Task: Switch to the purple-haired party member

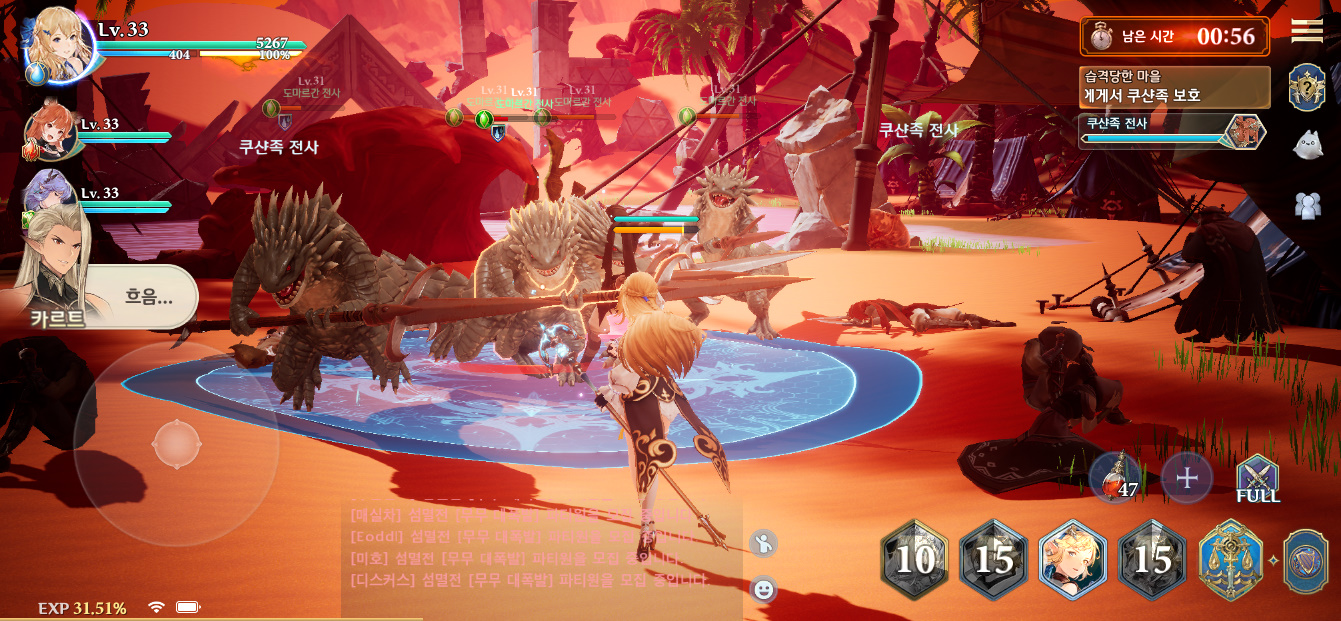Action: (x=48, y=193)
